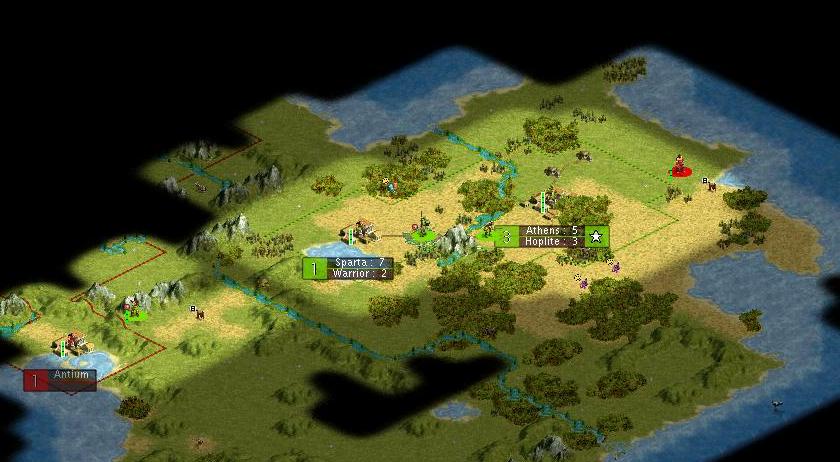Select the Antium city label

61,379
